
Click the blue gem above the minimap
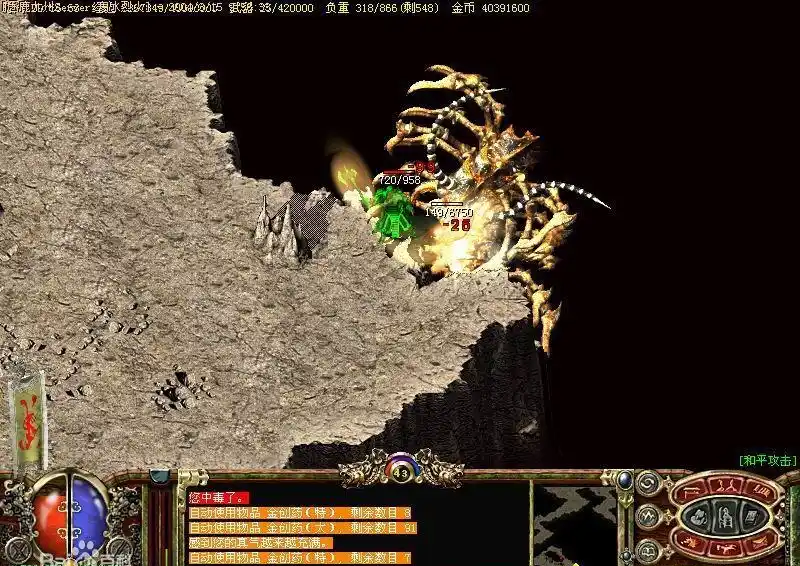624,480
